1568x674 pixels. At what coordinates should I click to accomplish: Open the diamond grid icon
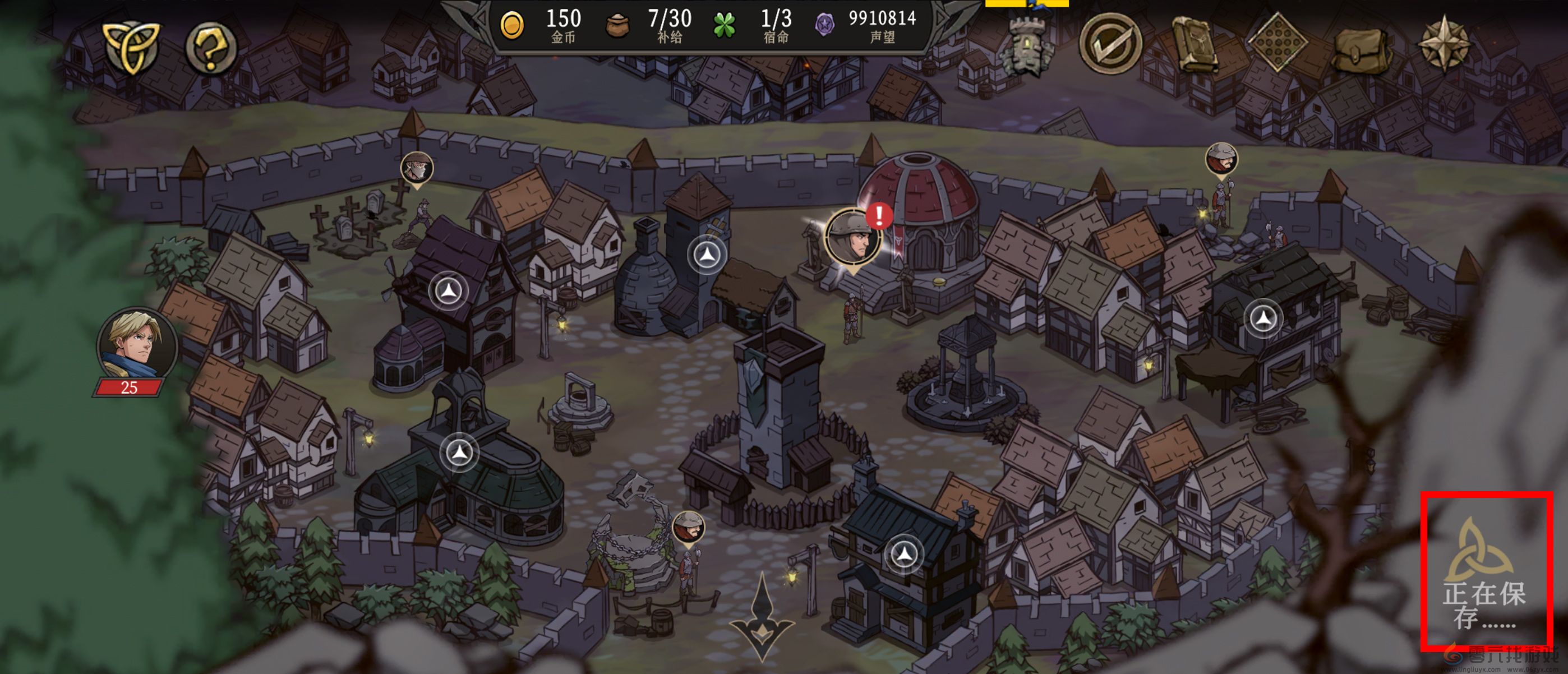click(x=1277, y=43)
